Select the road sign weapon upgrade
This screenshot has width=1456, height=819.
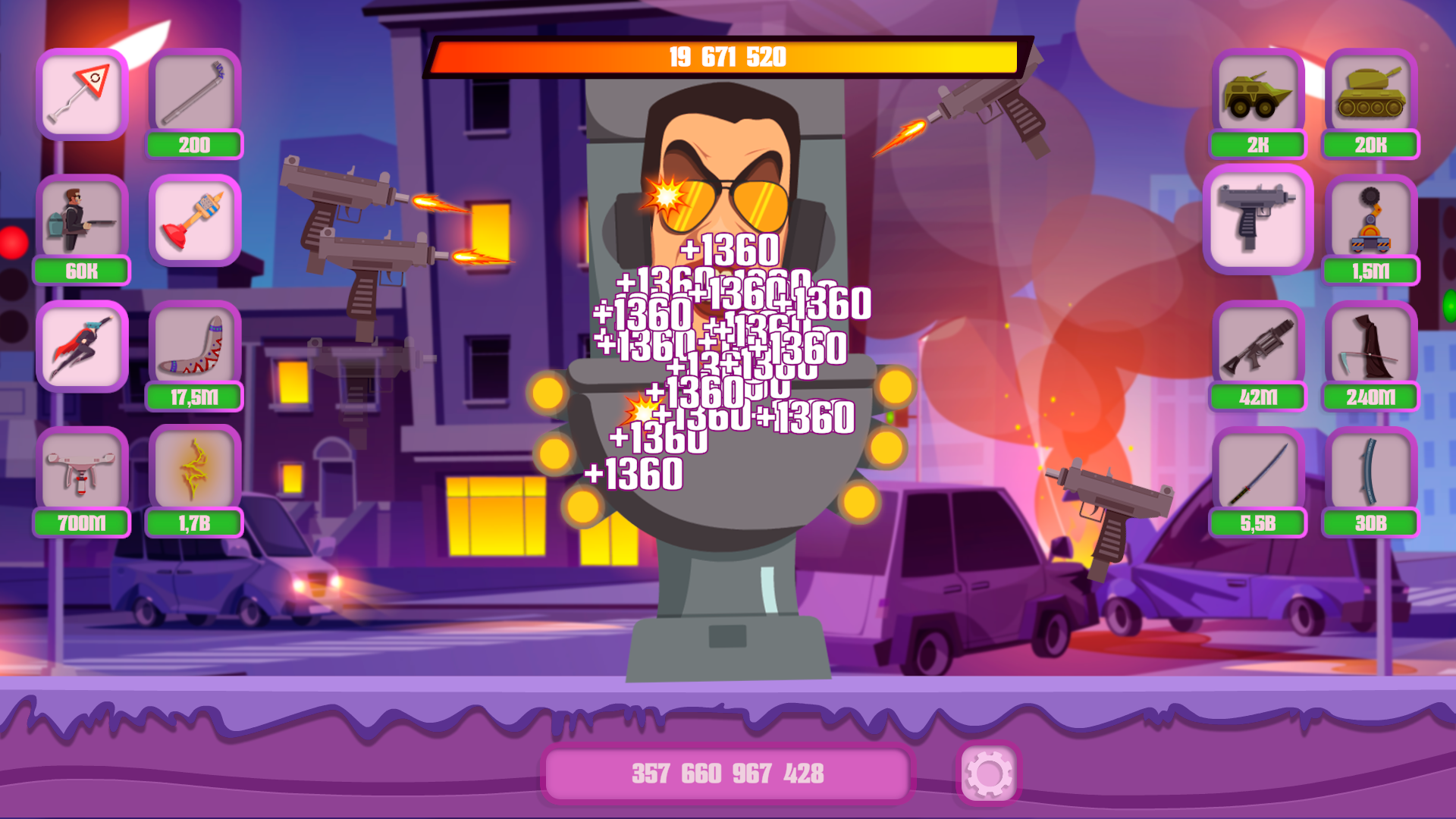[82, 95]
